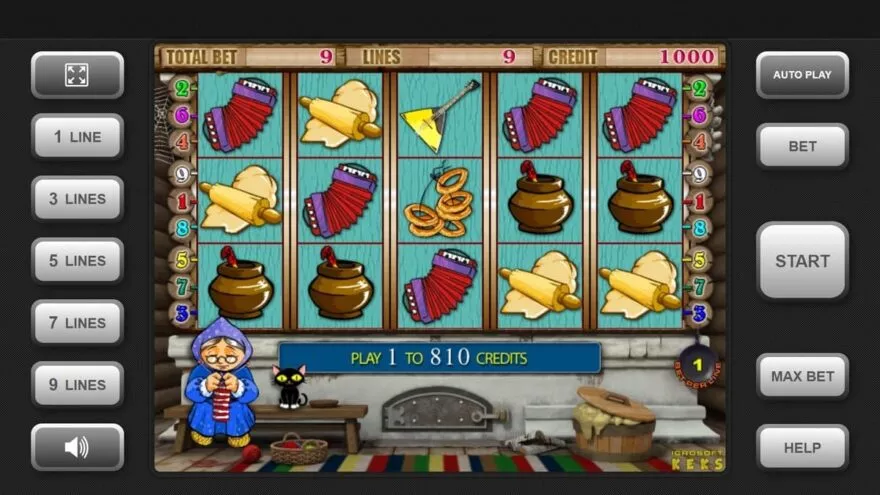
Task: Select the 1 LINE button
Action: tap(77, 137)
